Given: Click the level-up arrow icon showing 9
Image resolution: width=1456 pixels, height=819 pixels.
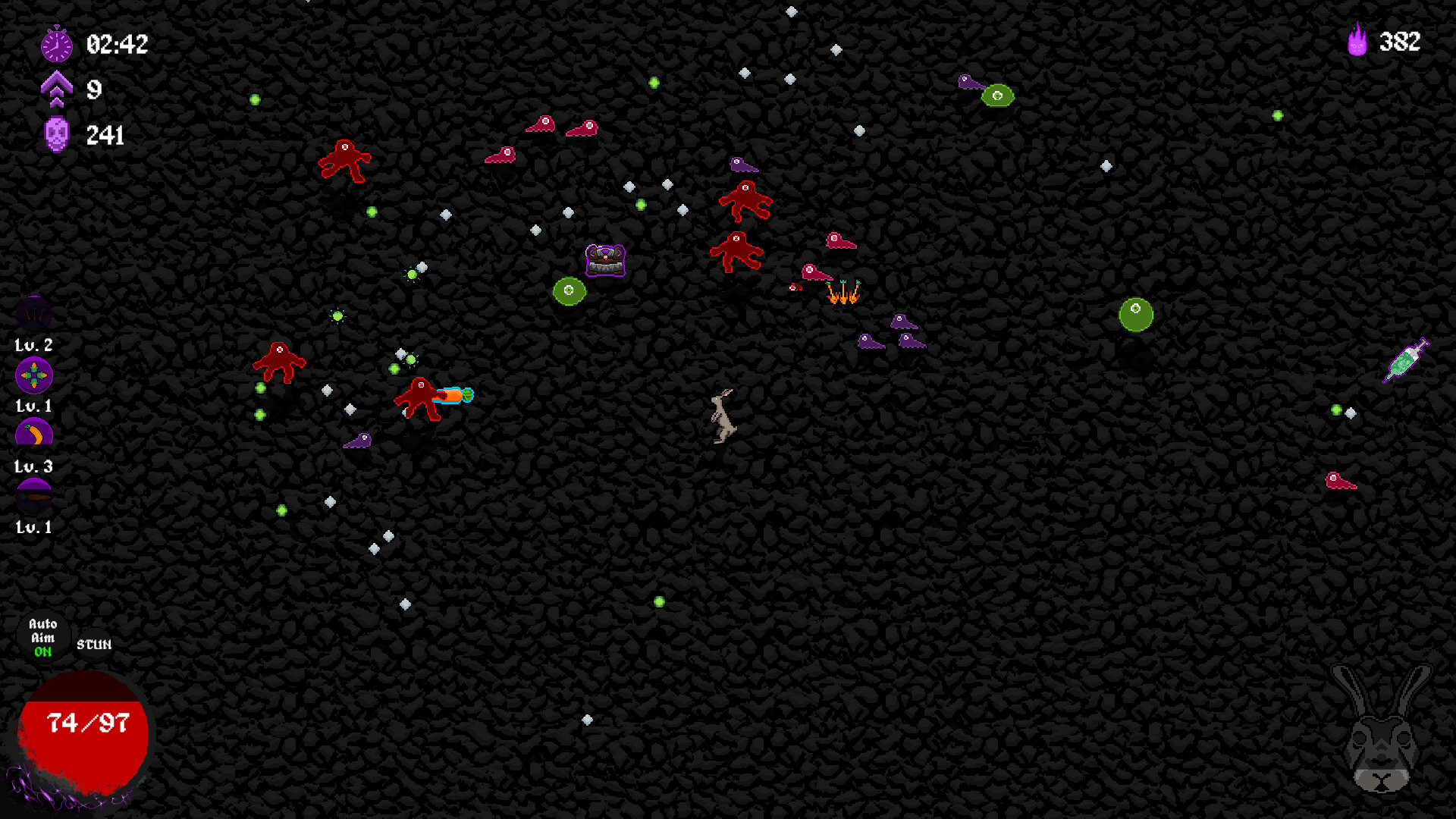Looking at the screenshot, I should tap(58, 89).
